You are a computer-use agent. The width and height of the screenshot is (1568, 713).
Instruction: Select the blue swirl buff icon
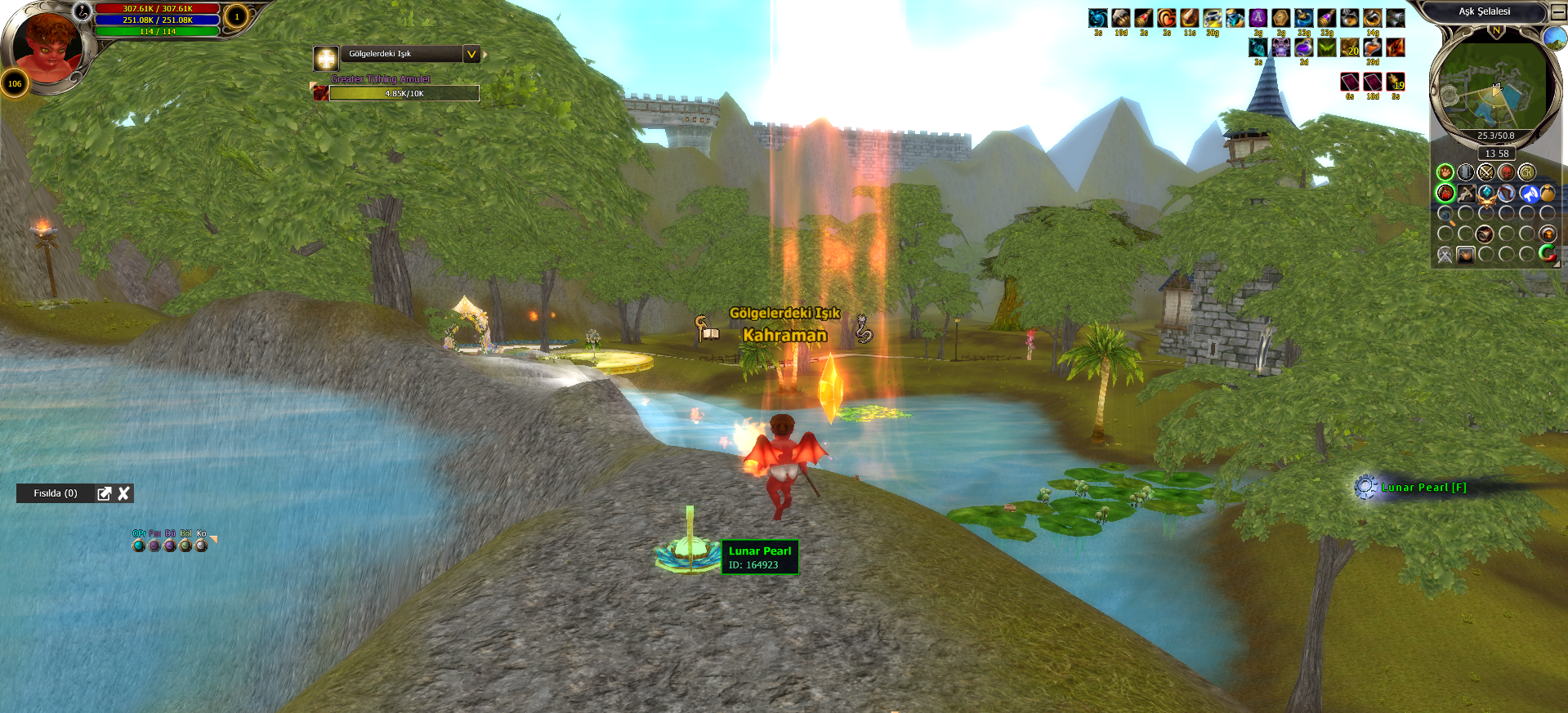[1098, 18]
